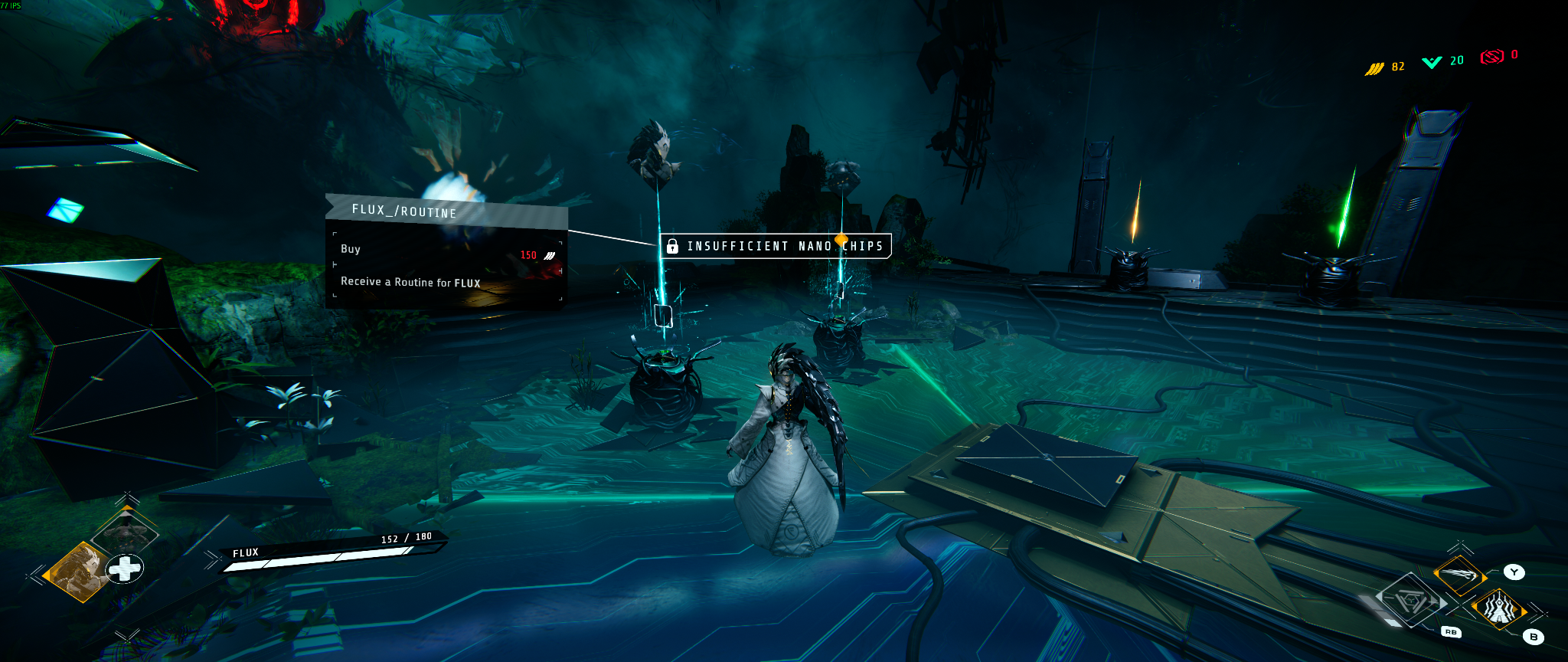Click the yellow nano chips currency icon
This screenshot has width=1568, height=662.
tap(1374, 69)
